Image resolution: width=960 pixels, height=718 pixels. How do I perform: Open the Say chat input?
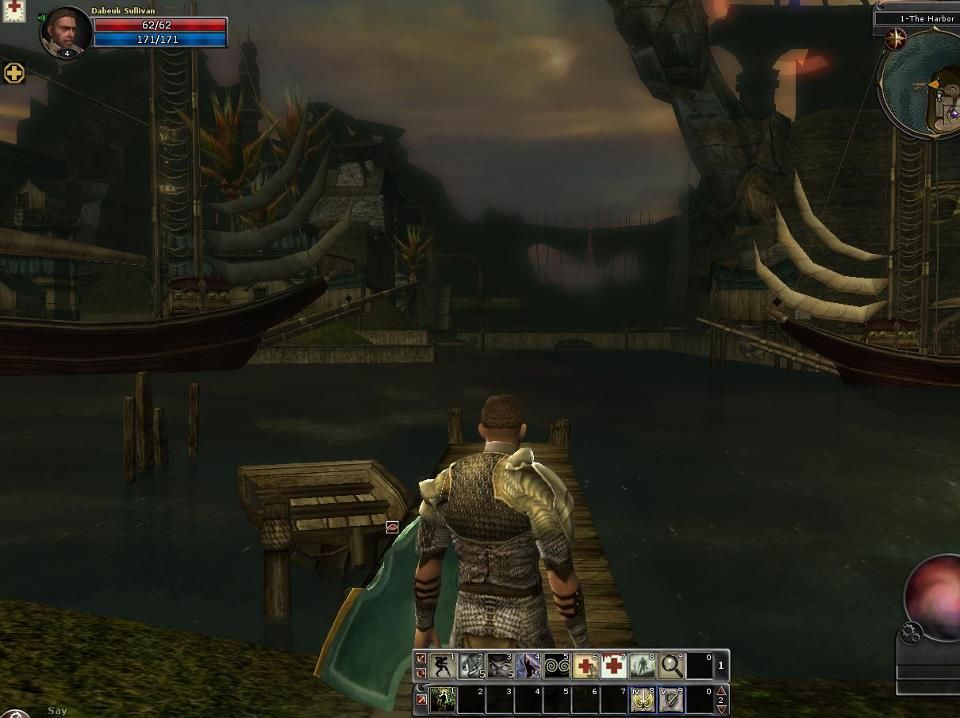[x=57, y=711]
